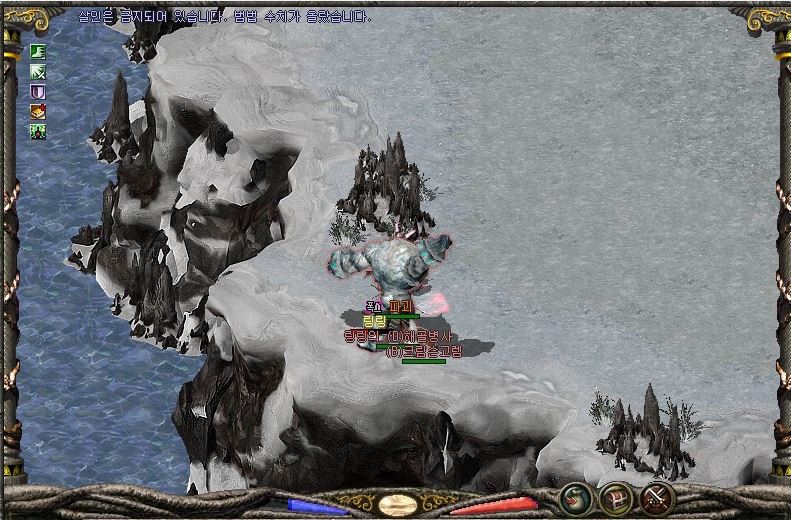Click the green glowing figure buff icon
This screenshot has width=791, height=520.
tap(38, 131)
